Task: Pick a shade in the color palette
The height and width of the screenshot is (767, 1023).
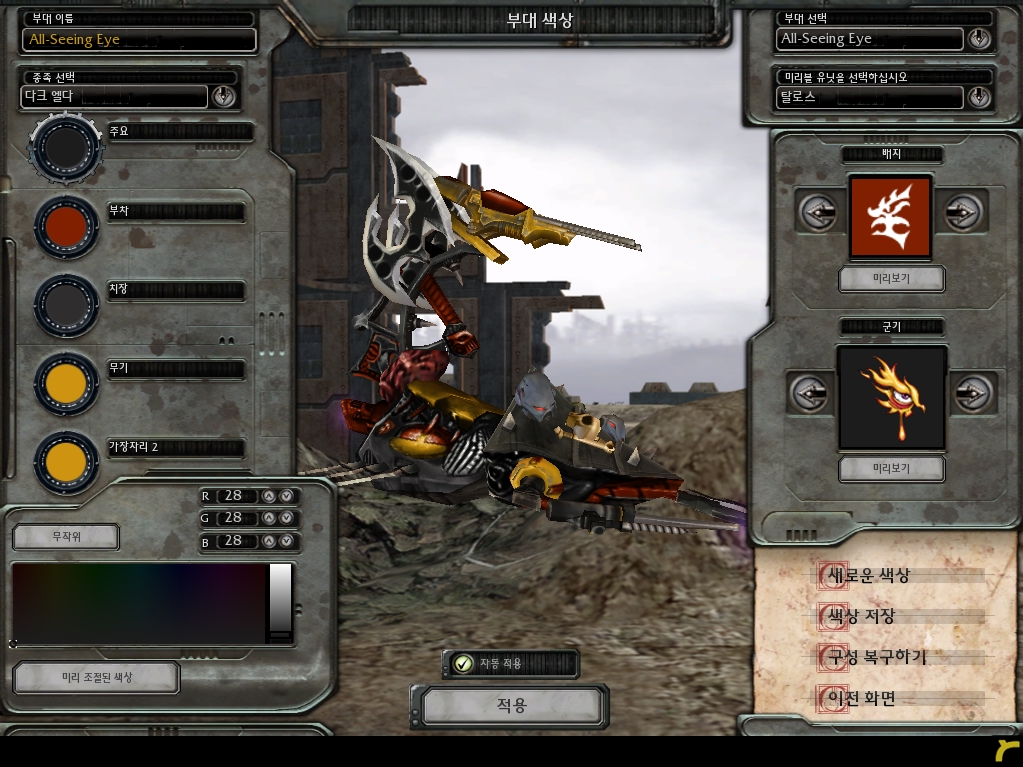Action: tap(138, 603)
